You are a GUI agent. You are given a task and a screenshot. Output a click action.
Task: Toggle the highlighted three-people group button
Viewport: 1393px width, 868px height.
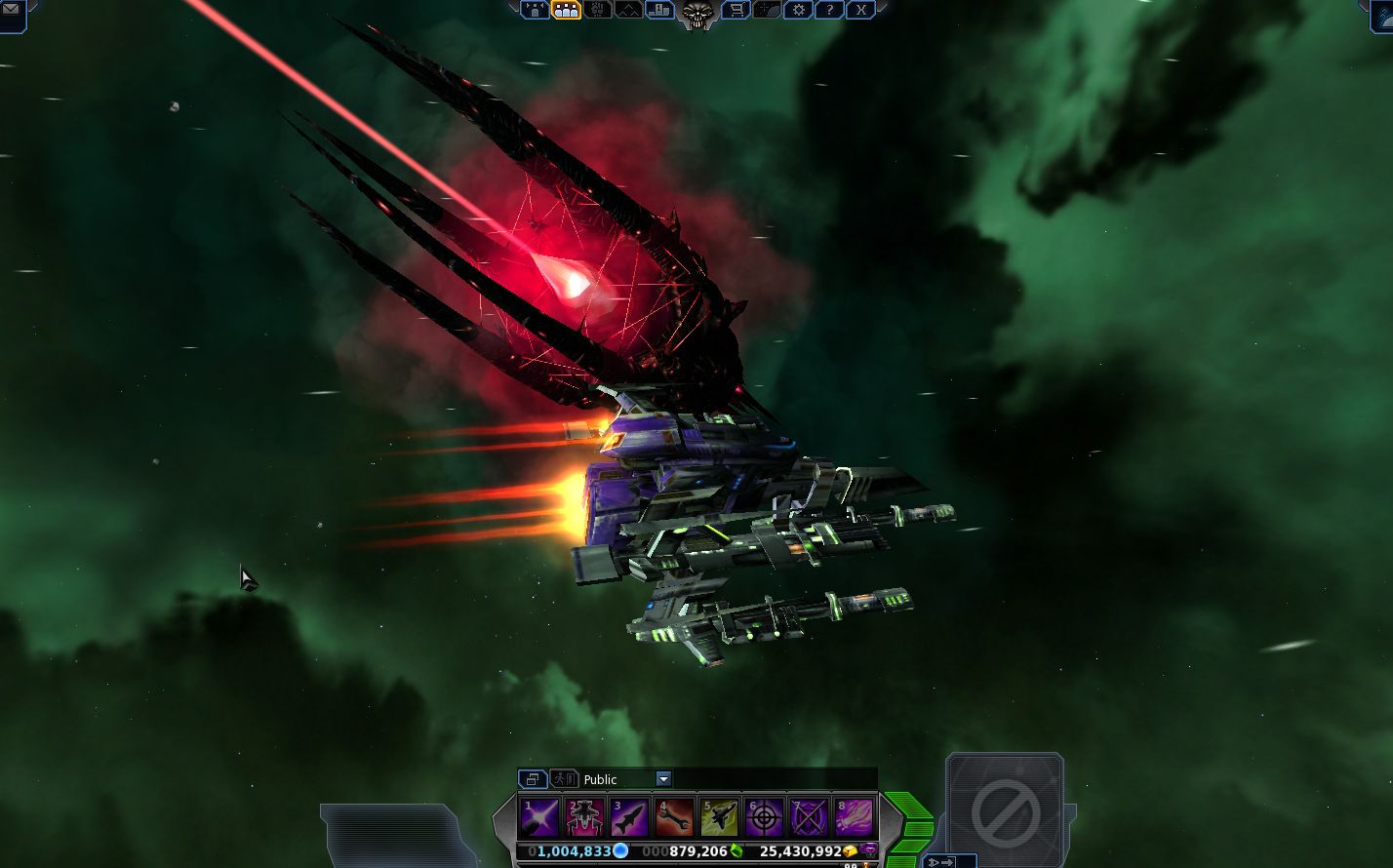coord(566,10)
